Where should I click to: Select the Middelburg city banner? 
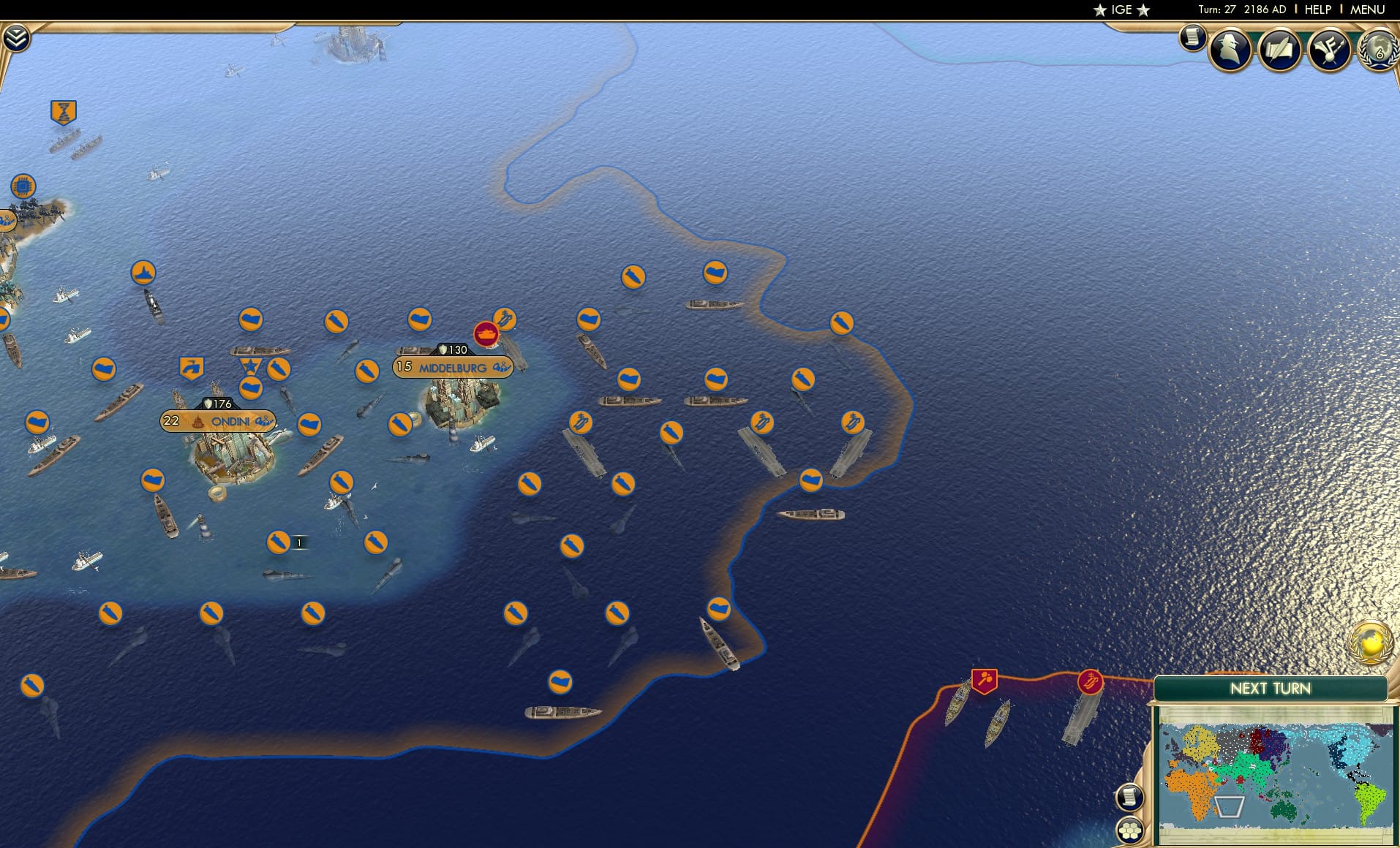coord(451,367)
